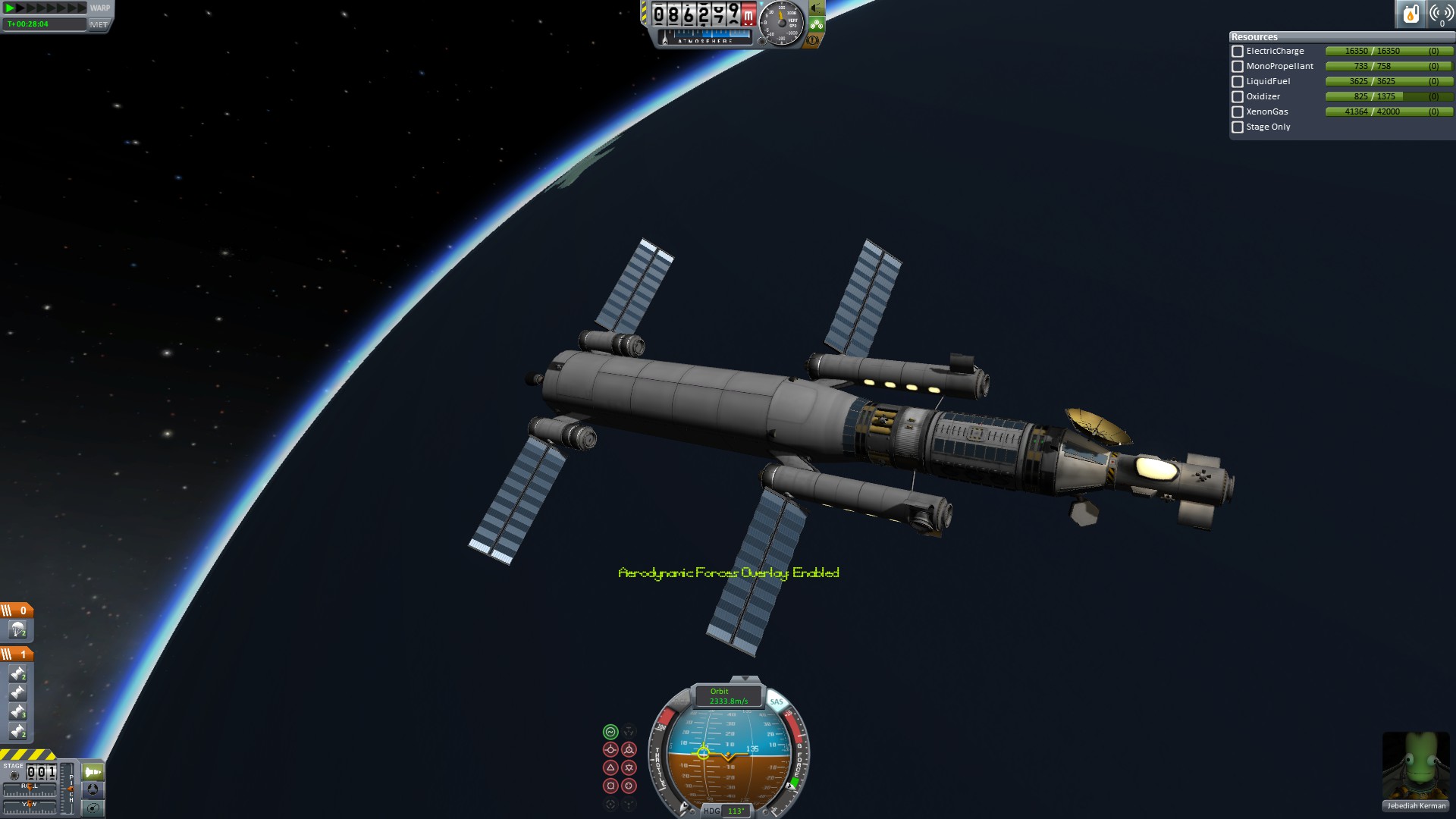Screen dimensions: 1456x819
Task: Set SAS to anti-normal hold
Action: click(629, 768)
